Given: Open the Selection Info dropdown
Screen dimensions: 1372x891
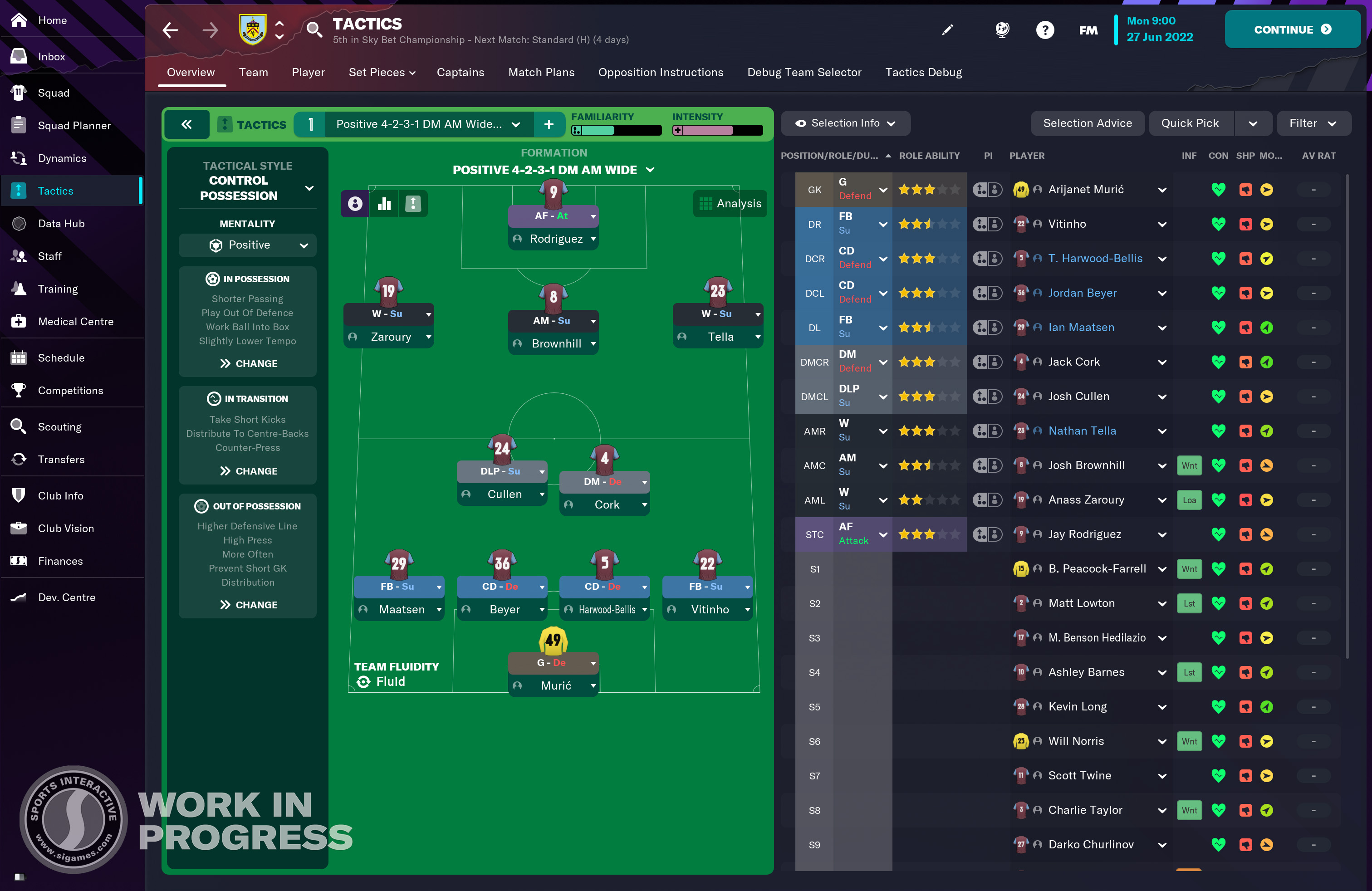Looking at the screenshot, I should pyautogui.click(x=844, y=123).
